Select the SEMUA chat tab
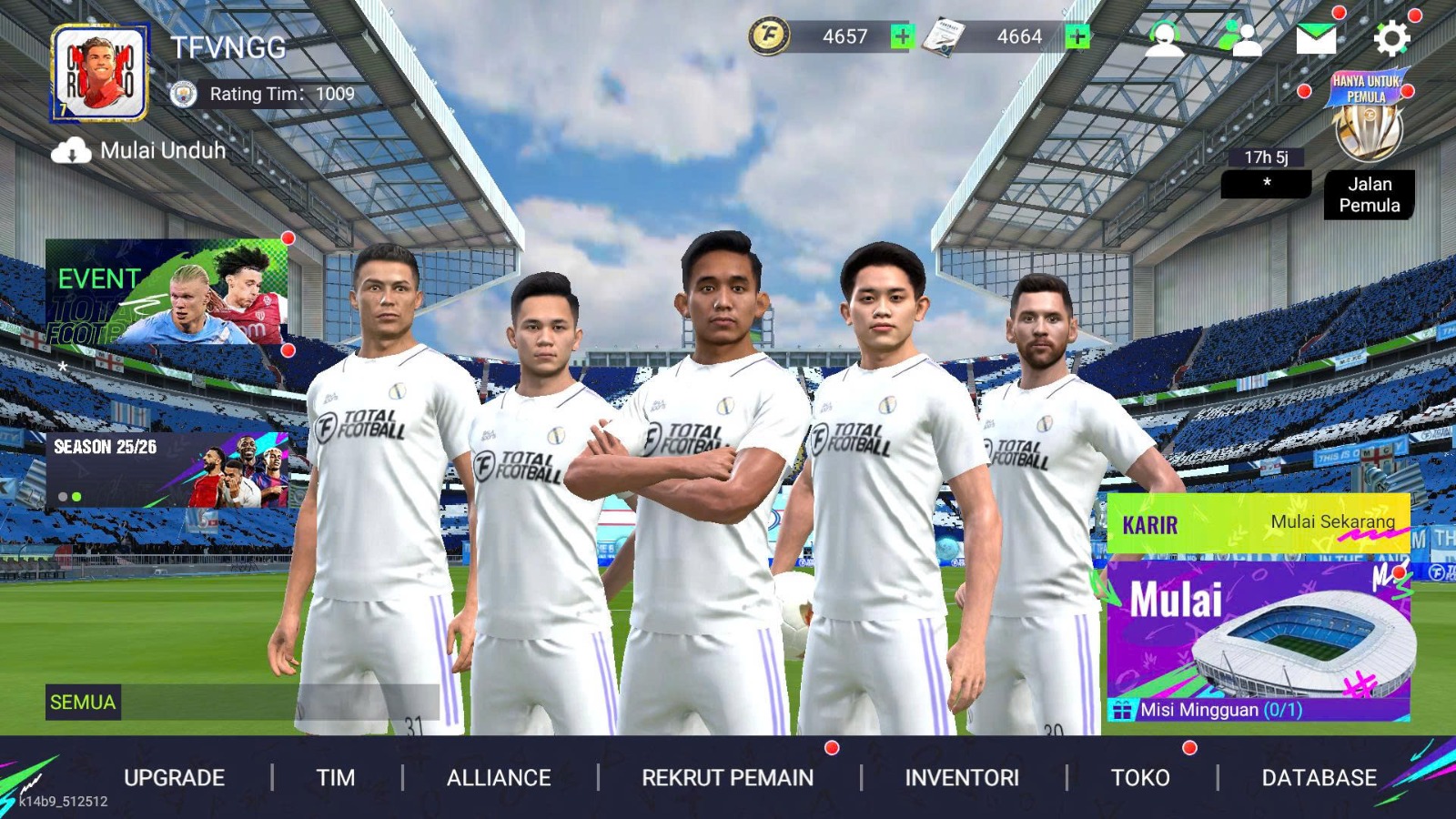The image size is (1456, 819). (83, 703)
